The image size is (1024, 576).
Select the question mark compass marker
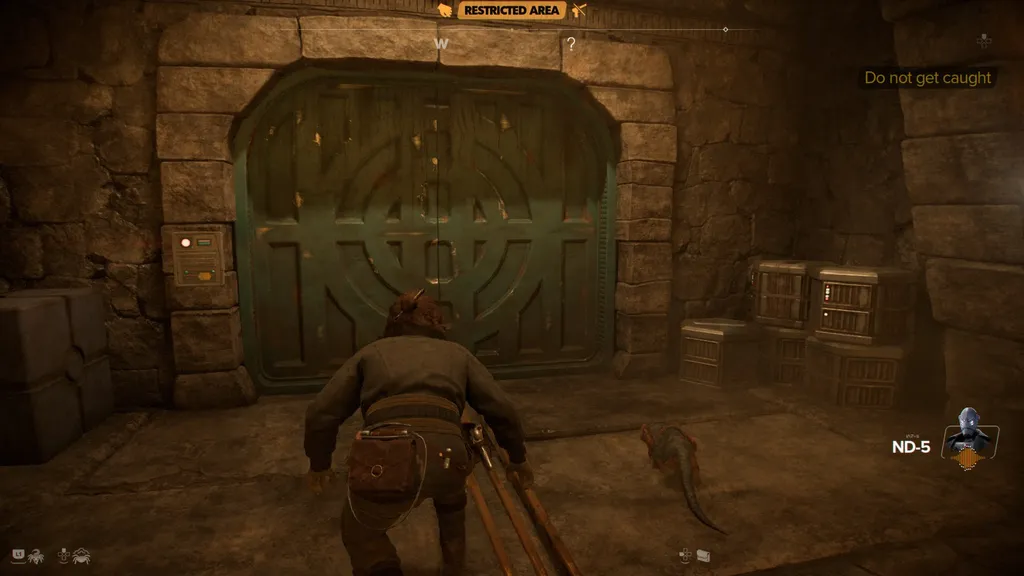point(571,44)
